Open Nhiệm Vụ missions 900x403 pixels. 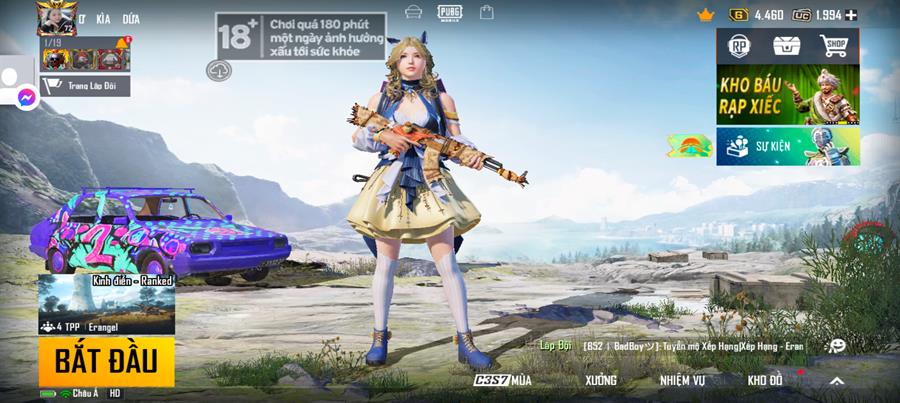click(x=682, y=380)
